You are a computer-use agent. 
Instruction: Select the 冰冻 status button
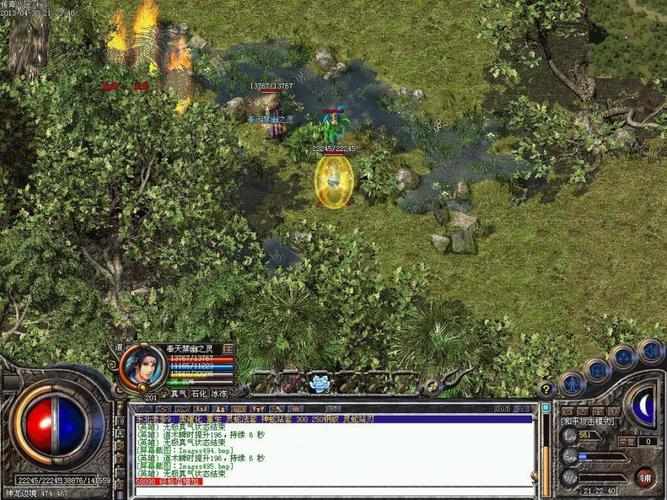(219, 394)
